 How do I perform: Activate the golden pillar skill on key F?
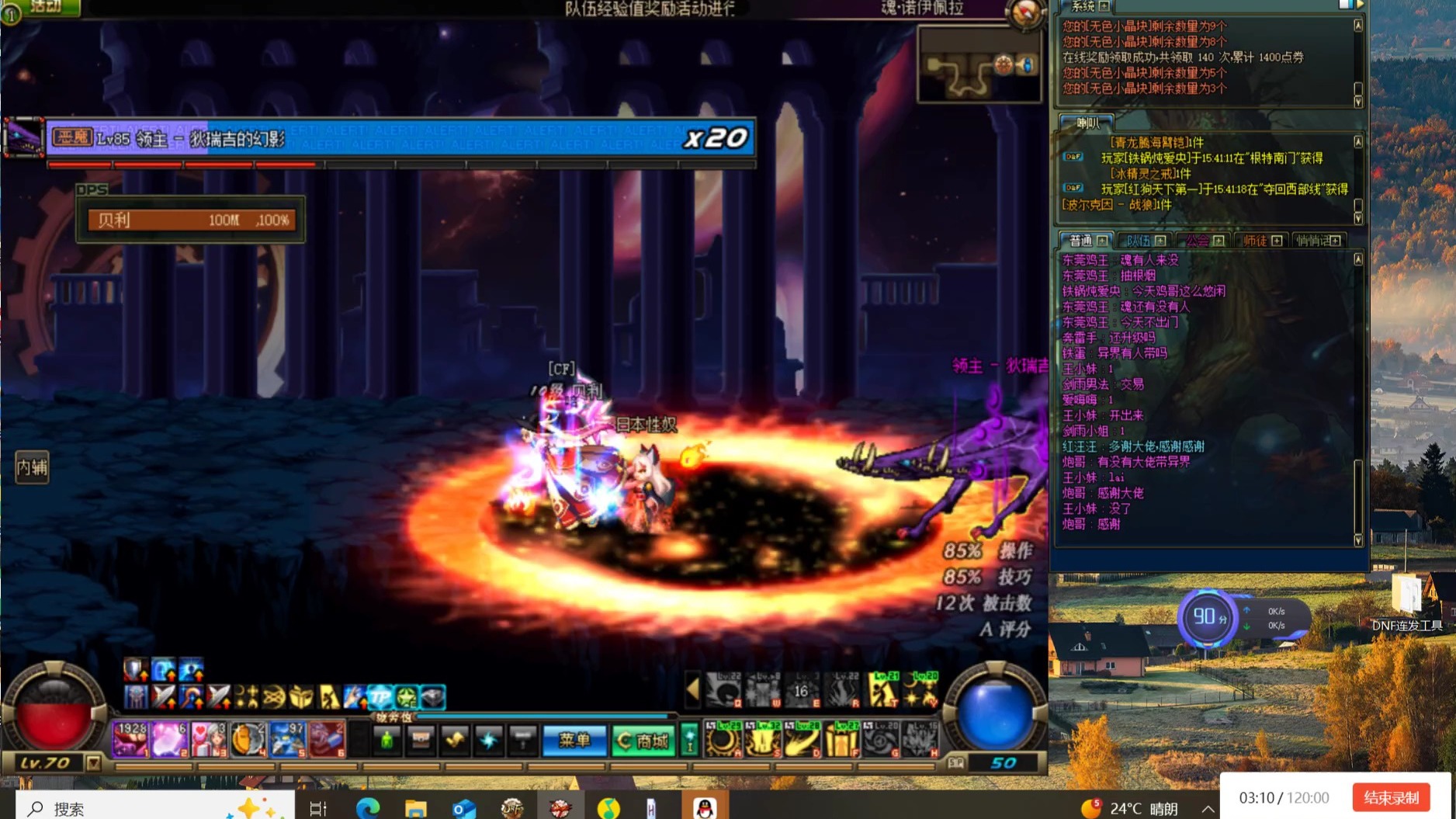[841, 739]
